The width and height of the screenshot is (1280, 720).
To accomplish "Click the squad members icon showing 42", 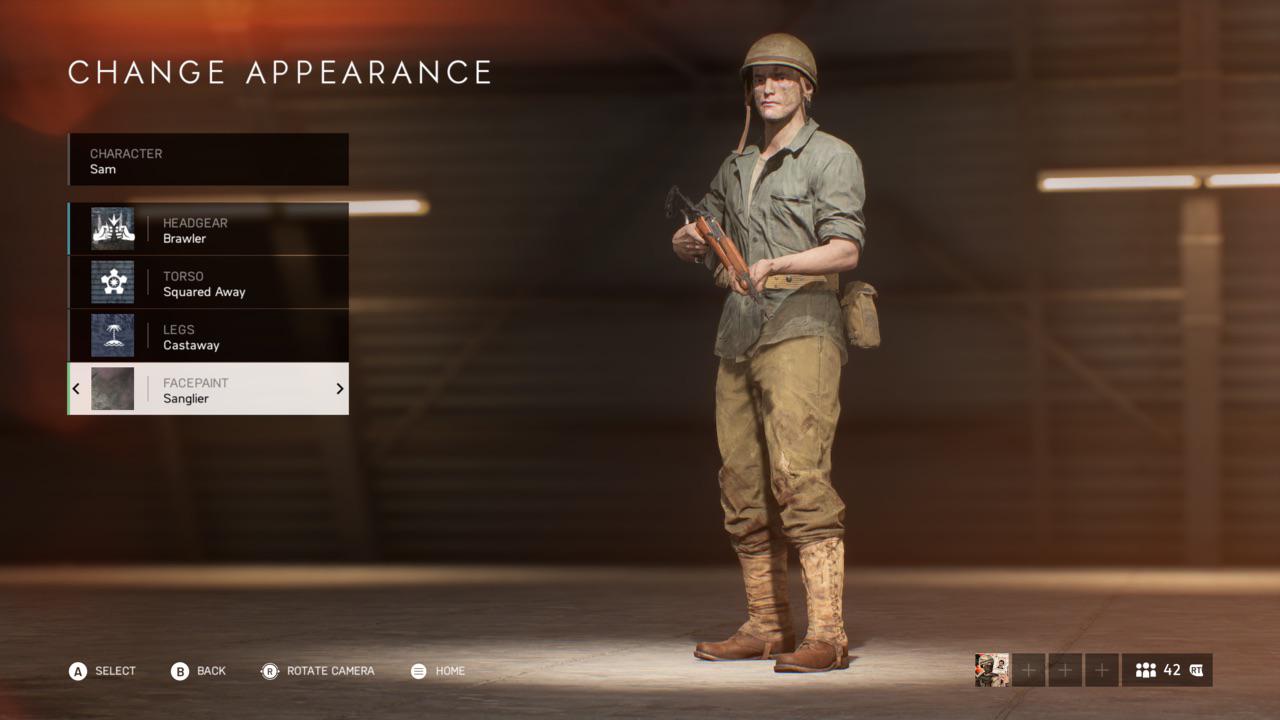I will [x=1144, y=671].
